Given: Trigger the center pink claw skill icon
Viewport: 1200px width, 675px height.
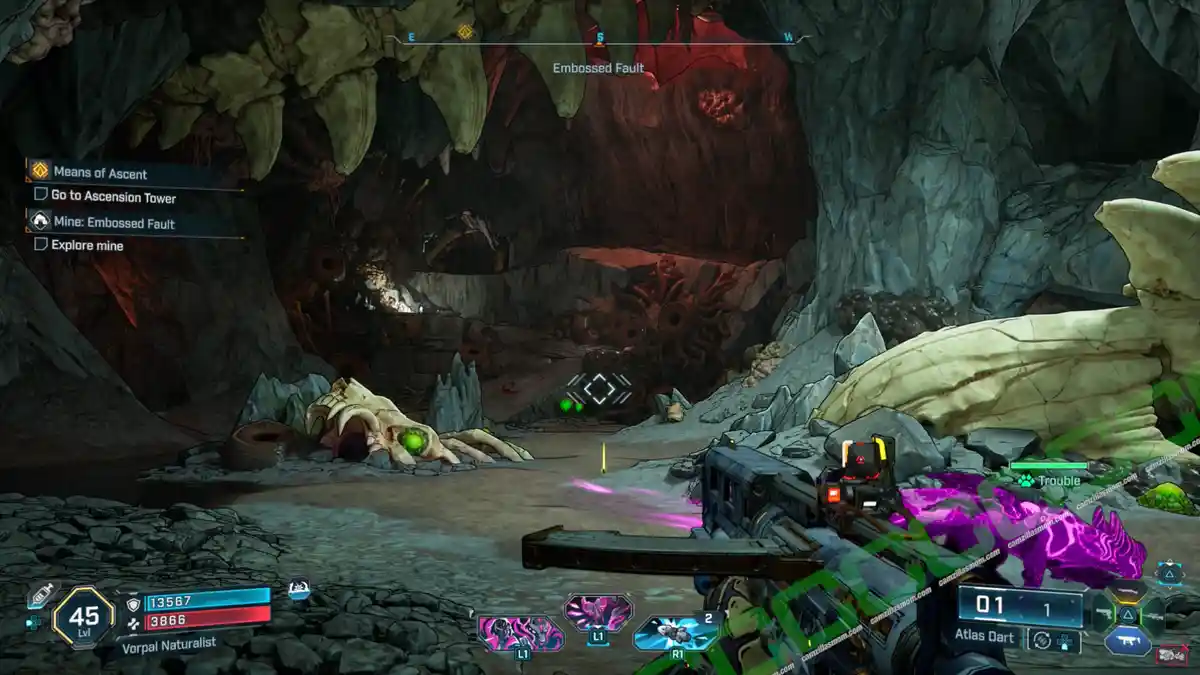Looking at the screenshot, I should click(598, 611).
